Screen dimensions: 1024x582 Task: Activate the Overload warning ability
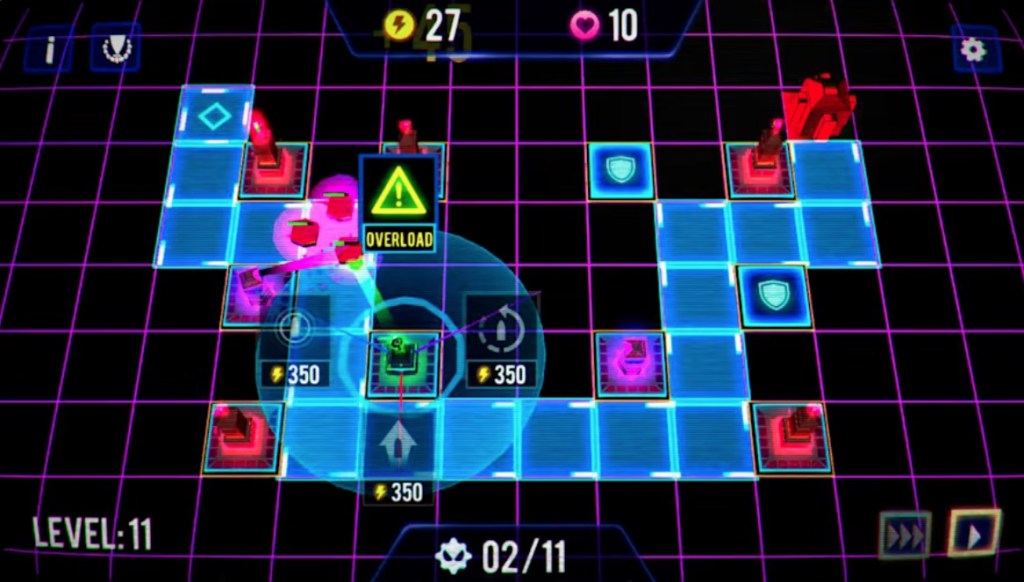(398, 204)
